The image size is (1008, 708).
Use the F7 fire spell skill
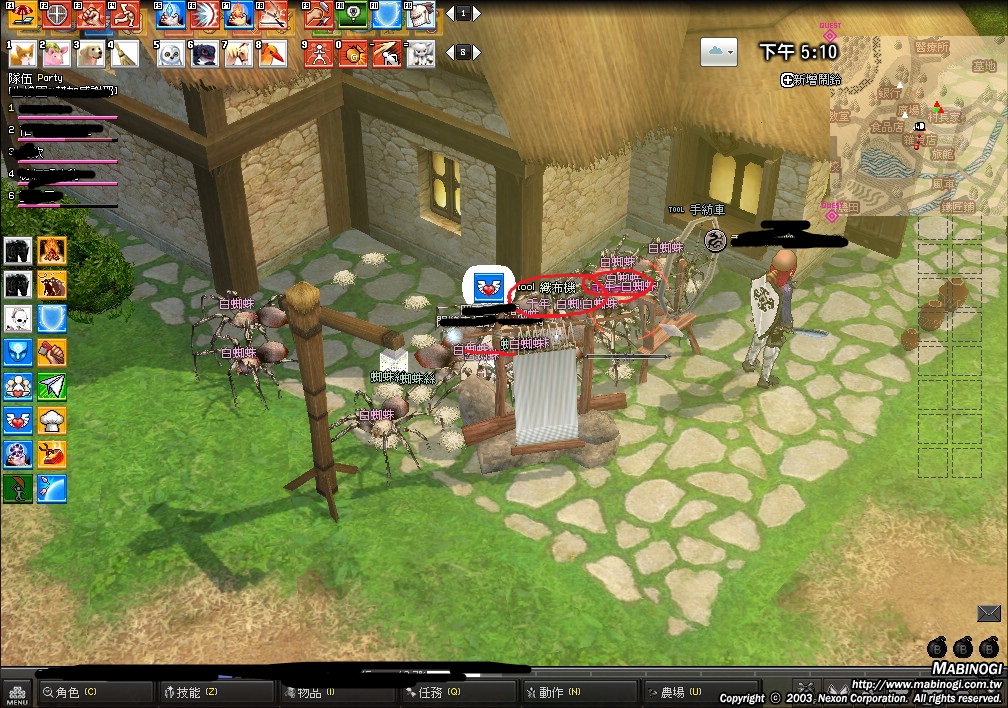coord(239,14)
